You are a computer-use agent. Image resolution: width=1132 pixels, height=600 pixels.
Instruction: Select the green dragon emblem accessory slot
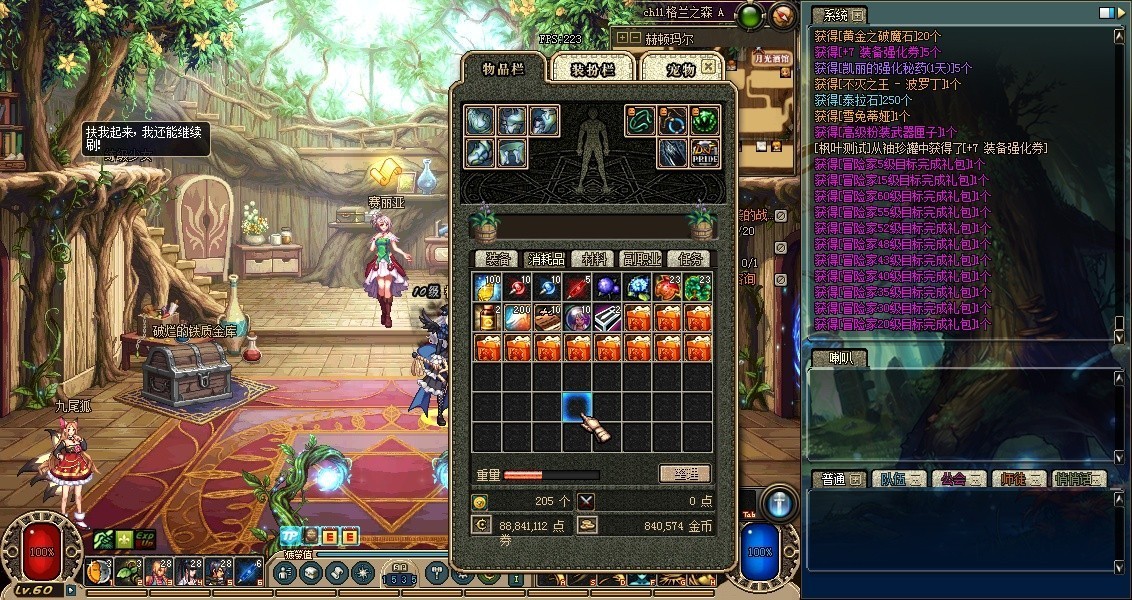[704, 121]
